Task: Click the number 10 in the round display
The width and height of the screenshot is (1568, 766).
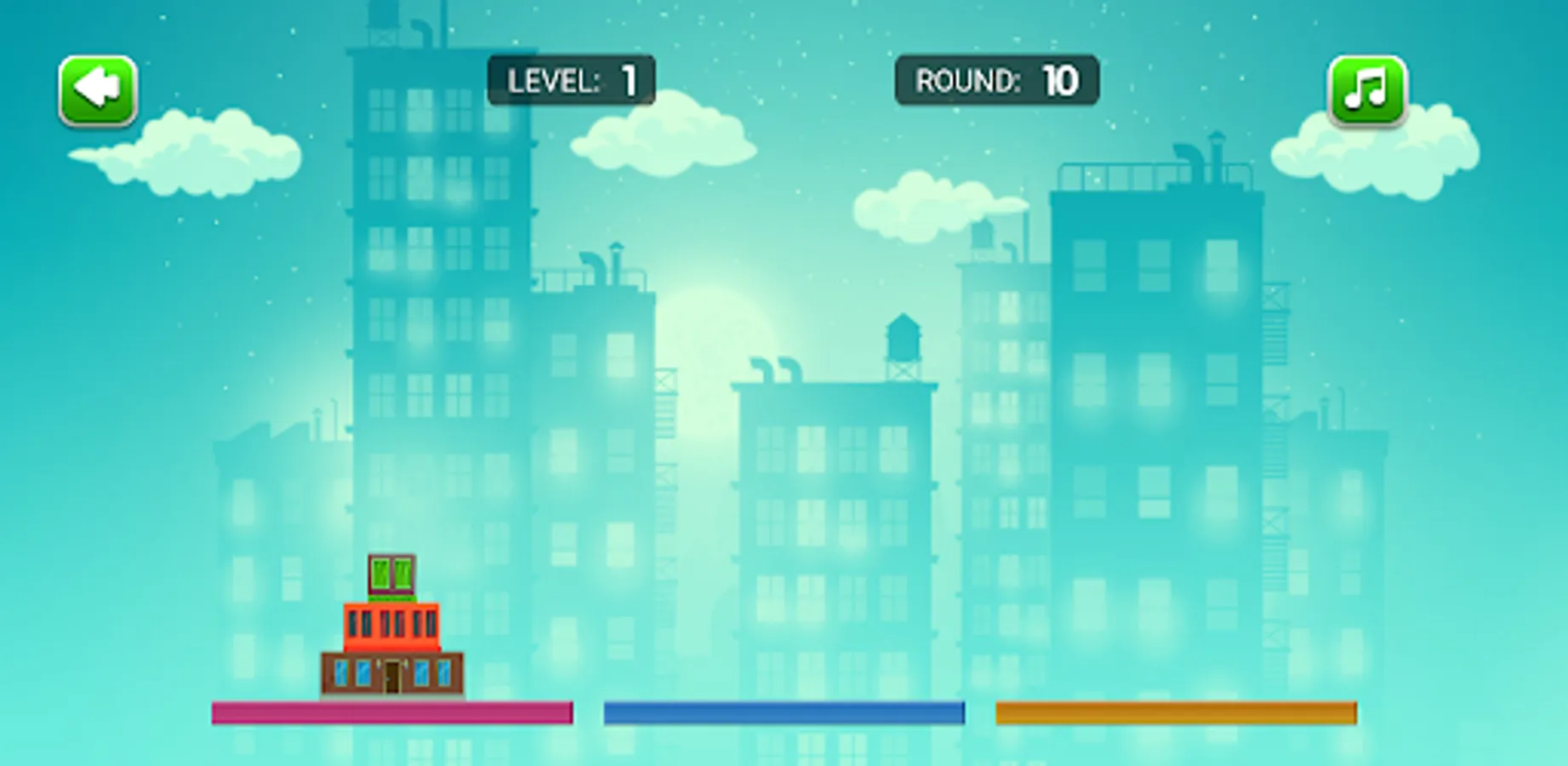Action: pyautogui.click(x=1059, y=81)
